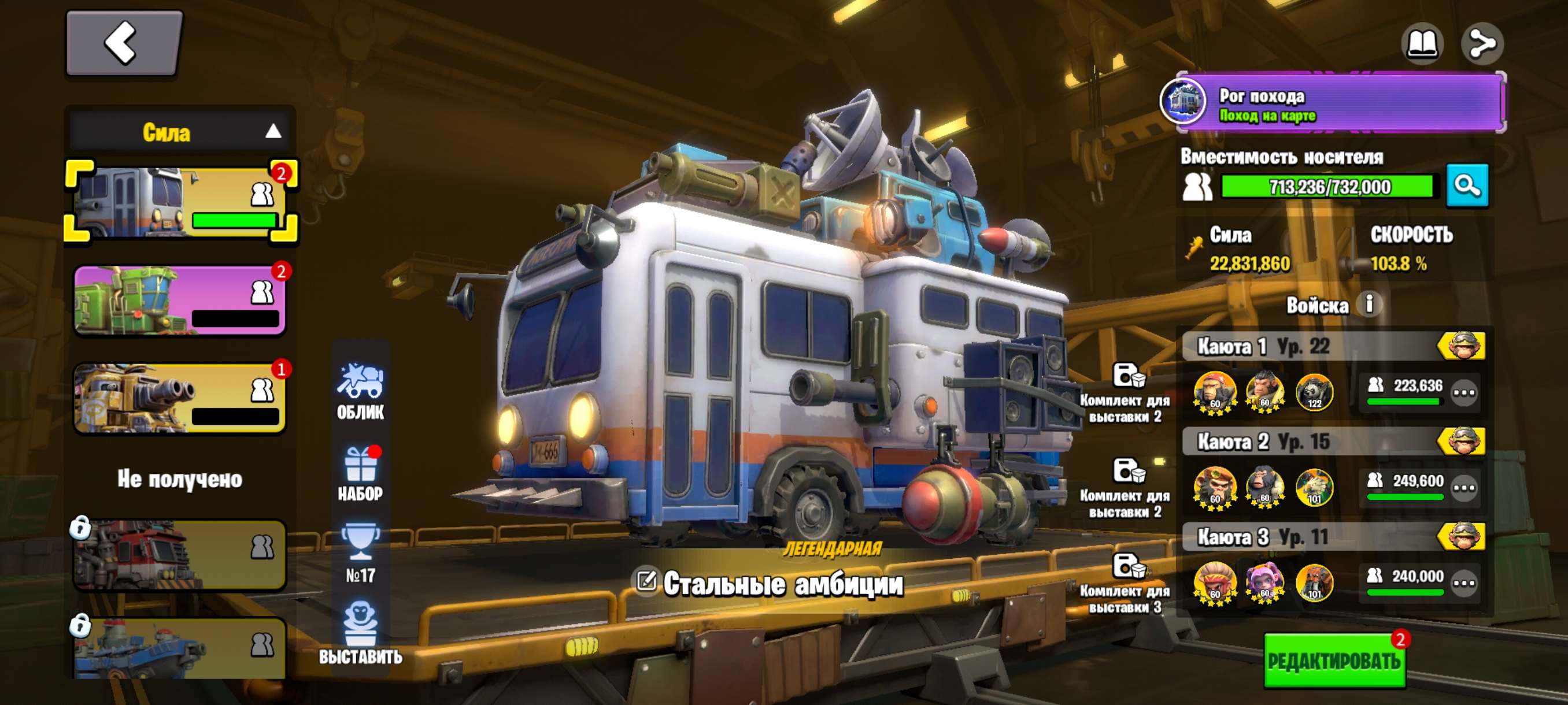Screen dimensions: 1568x705
Task: Tap the ВЫСТАВИТЬ monkey icon
Action: (360, 632)
